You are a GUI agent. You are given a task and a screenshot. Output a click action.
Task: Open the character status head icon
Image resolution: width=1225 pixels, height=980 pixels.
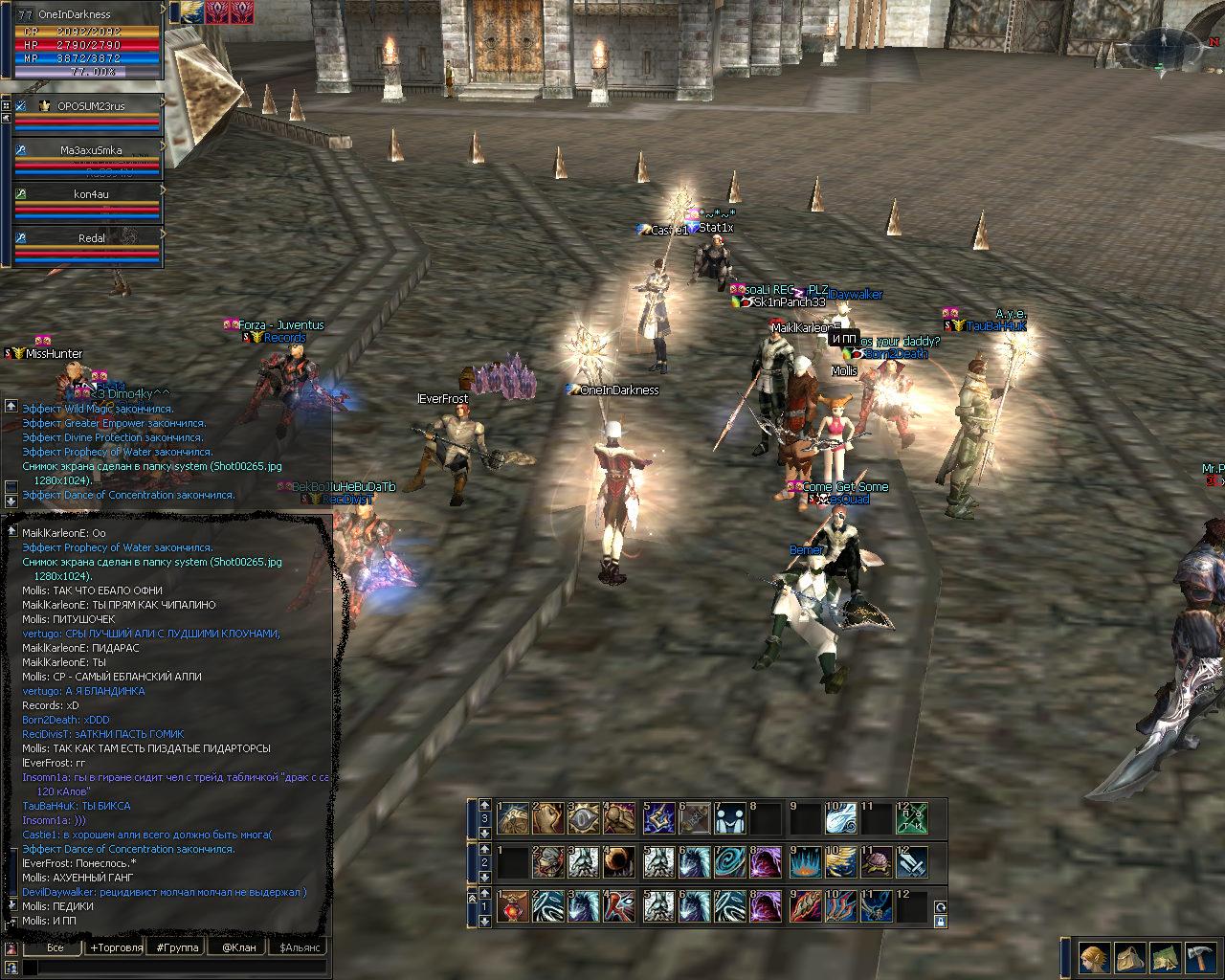pyautogui.click(x=1095, y=957)
